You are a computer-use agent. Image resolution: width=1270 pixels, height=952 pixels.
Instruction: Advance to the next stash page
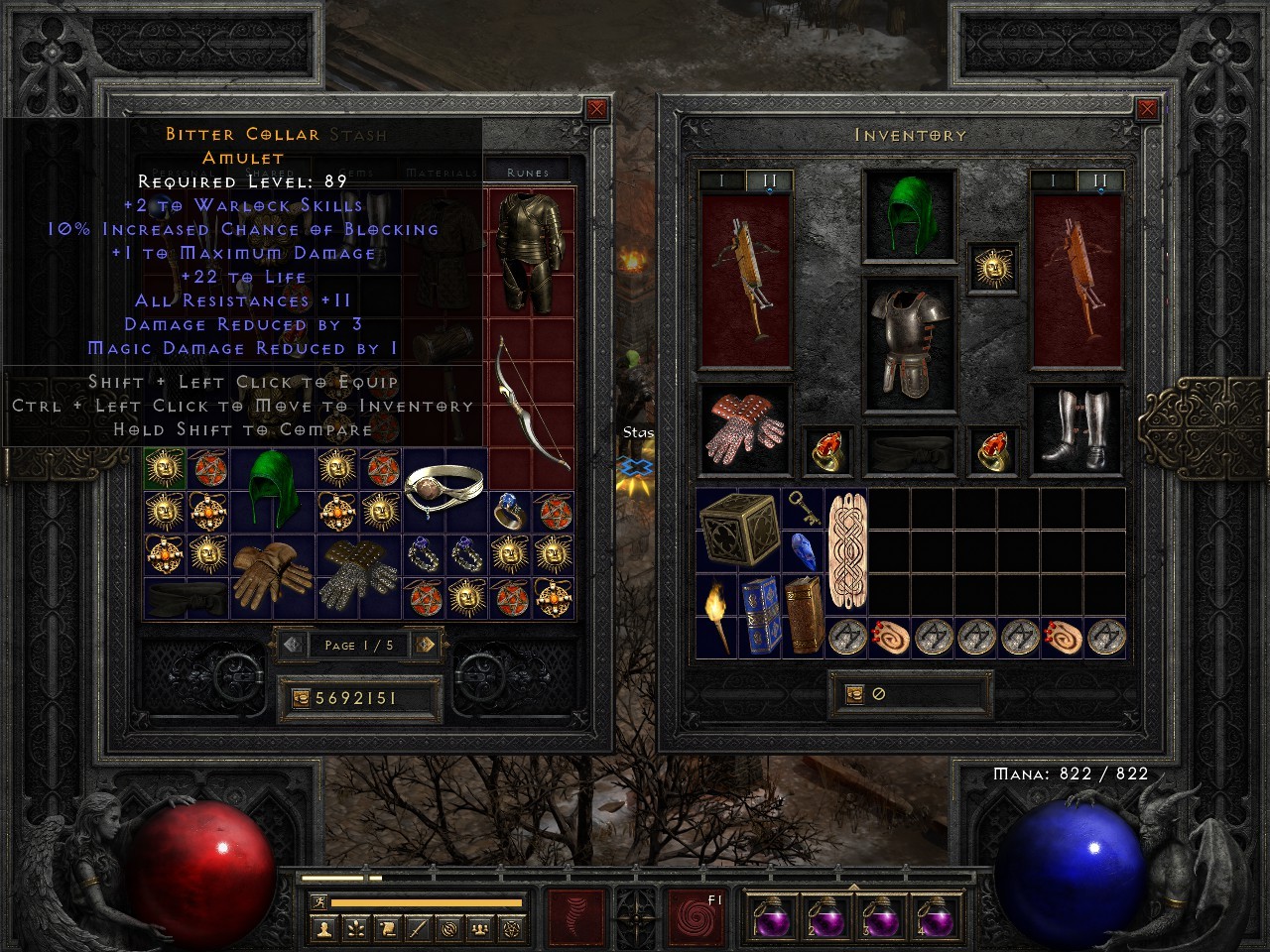click(427, 646)
